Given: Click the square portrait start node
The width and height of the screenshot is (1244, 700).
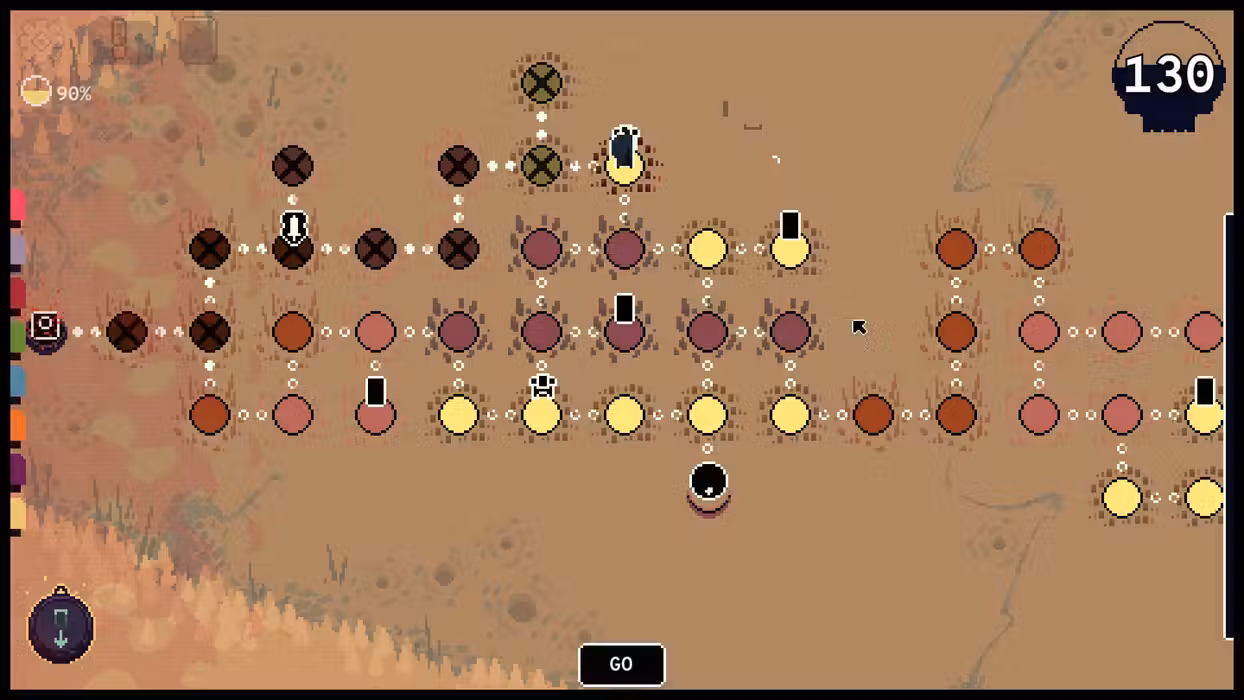Looking at the screenshot, I should [46, 329].
